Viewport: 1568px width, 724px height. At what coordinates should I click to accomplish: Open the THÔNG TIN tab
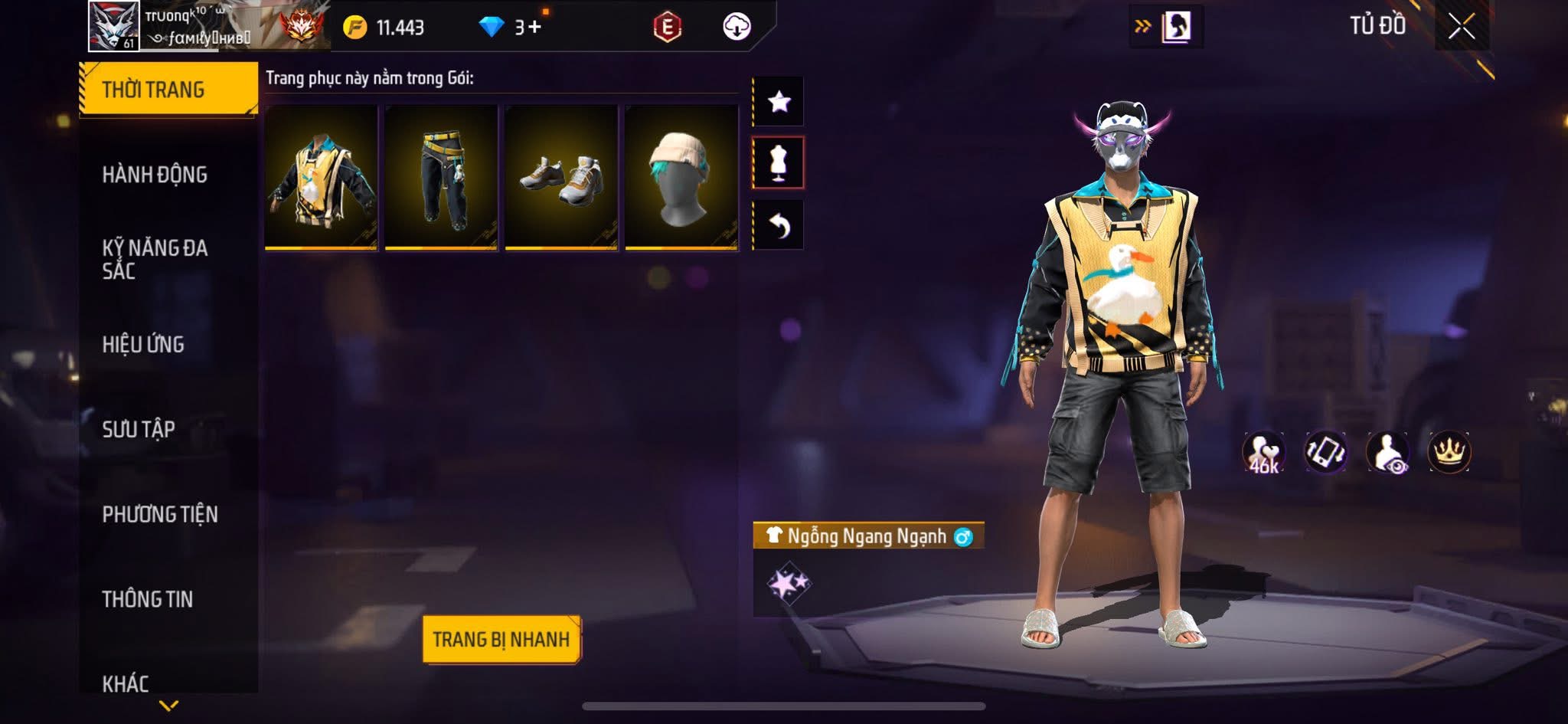pyautogui.click(x=148, y=599)
